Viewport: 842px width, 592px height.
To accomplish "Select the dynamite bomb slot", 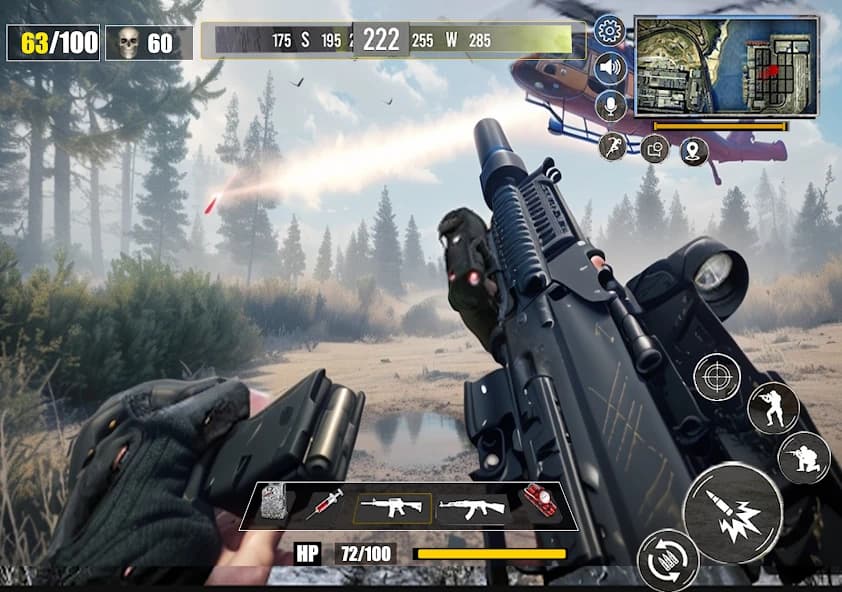I will [x=541, y=503].
